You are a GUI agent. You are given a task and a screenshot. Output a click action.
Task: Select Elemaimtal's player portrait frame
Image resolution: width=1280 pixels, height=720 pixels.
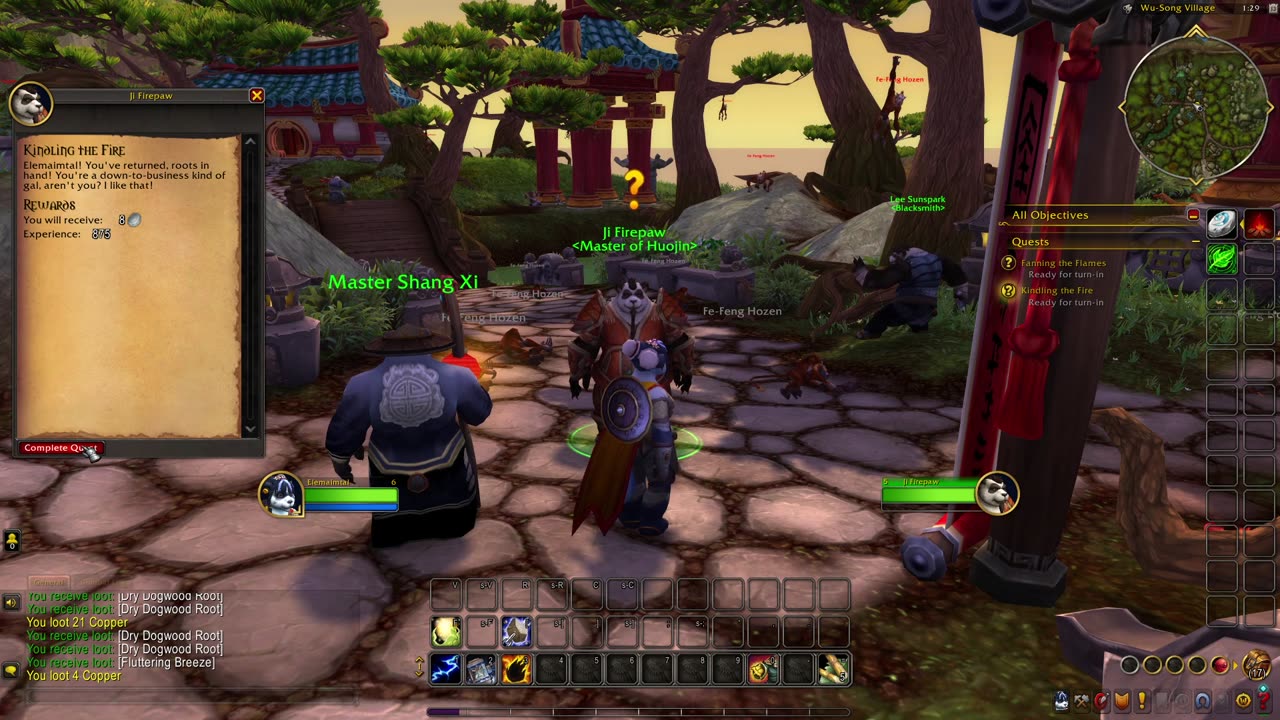[x=282, y=494]
